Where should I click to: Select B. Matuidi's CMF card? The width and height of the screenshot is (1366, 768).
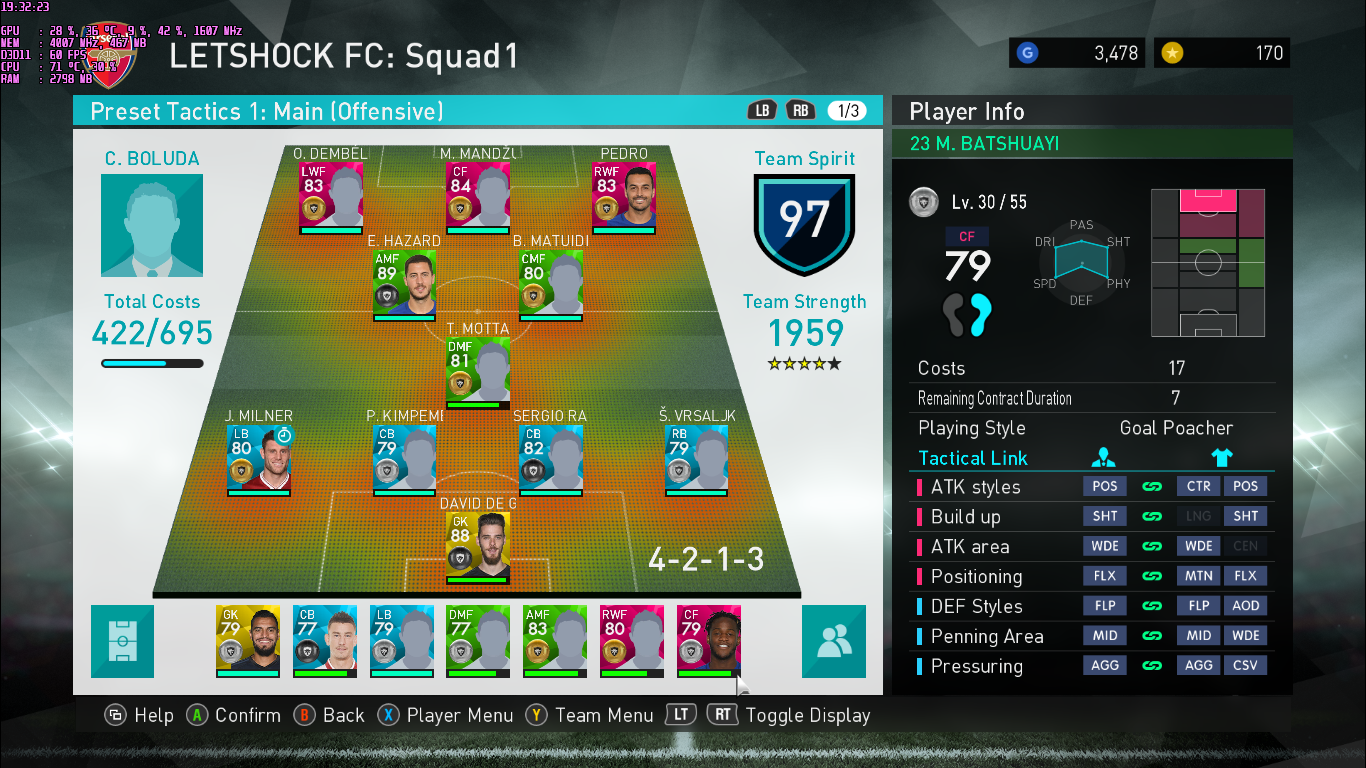point(551,284)
